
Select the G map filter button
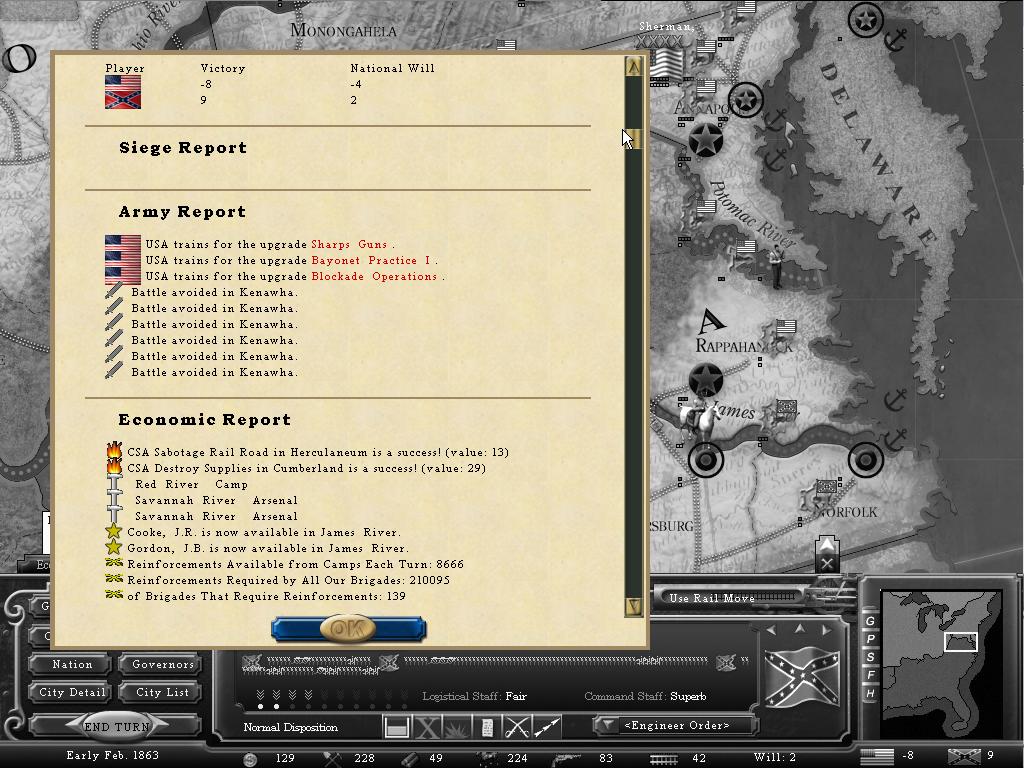(x=870, y=621)
